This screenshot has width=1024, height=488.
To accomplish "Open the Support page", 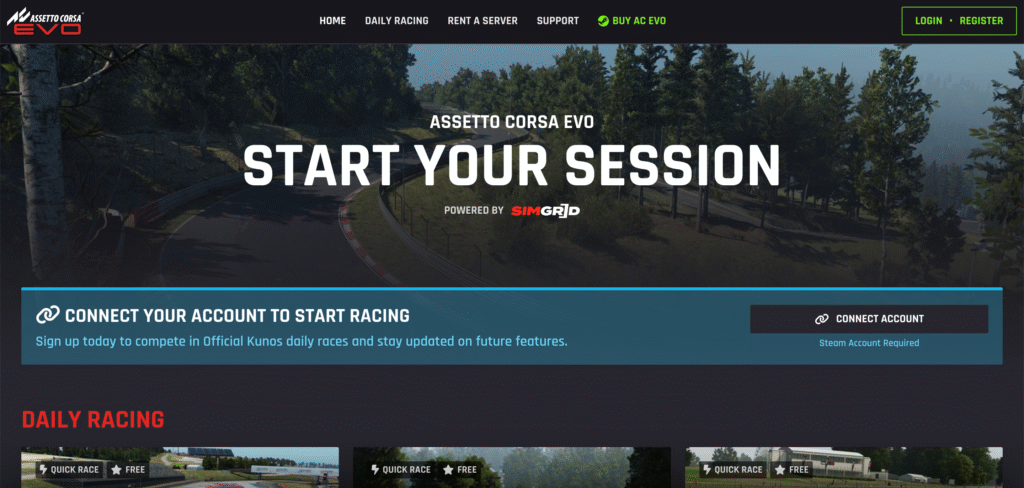I will point(557,21).
